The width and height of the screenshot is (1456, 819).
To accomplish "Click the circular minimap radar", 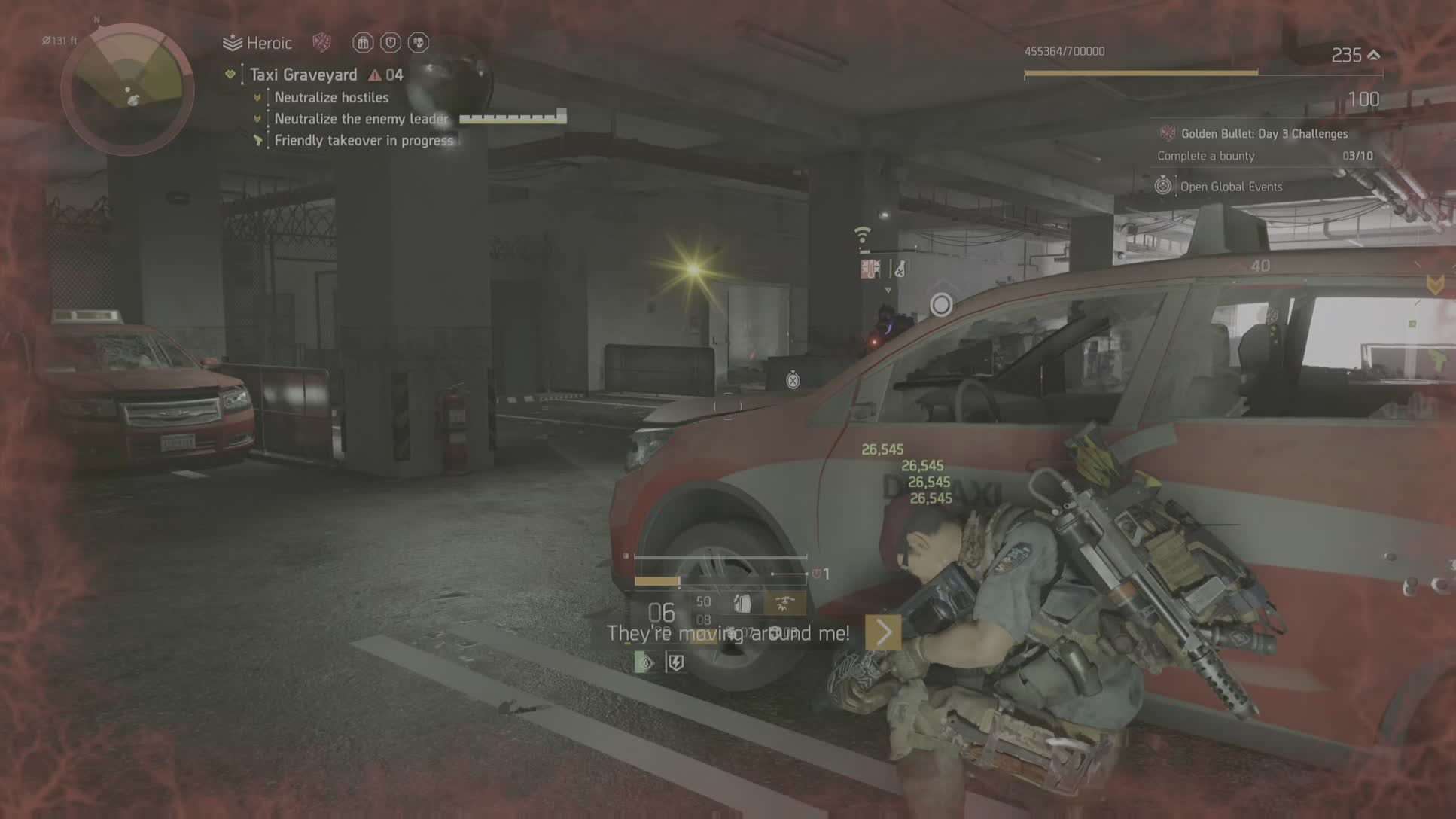I will [127, 89].
